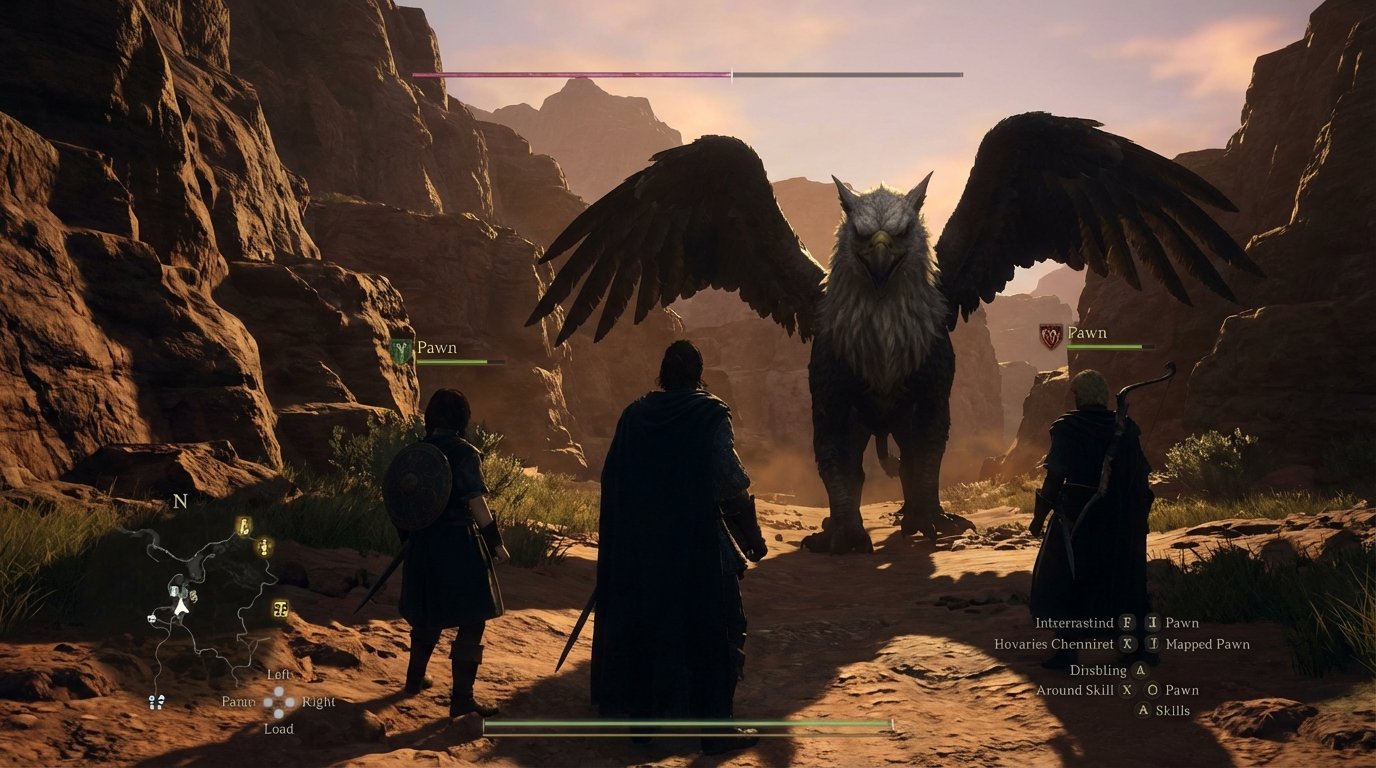The width and height of the screenshot is (1376, 768).
Task: Select the footprints travel icon on minimap
Action: (156, 701)
